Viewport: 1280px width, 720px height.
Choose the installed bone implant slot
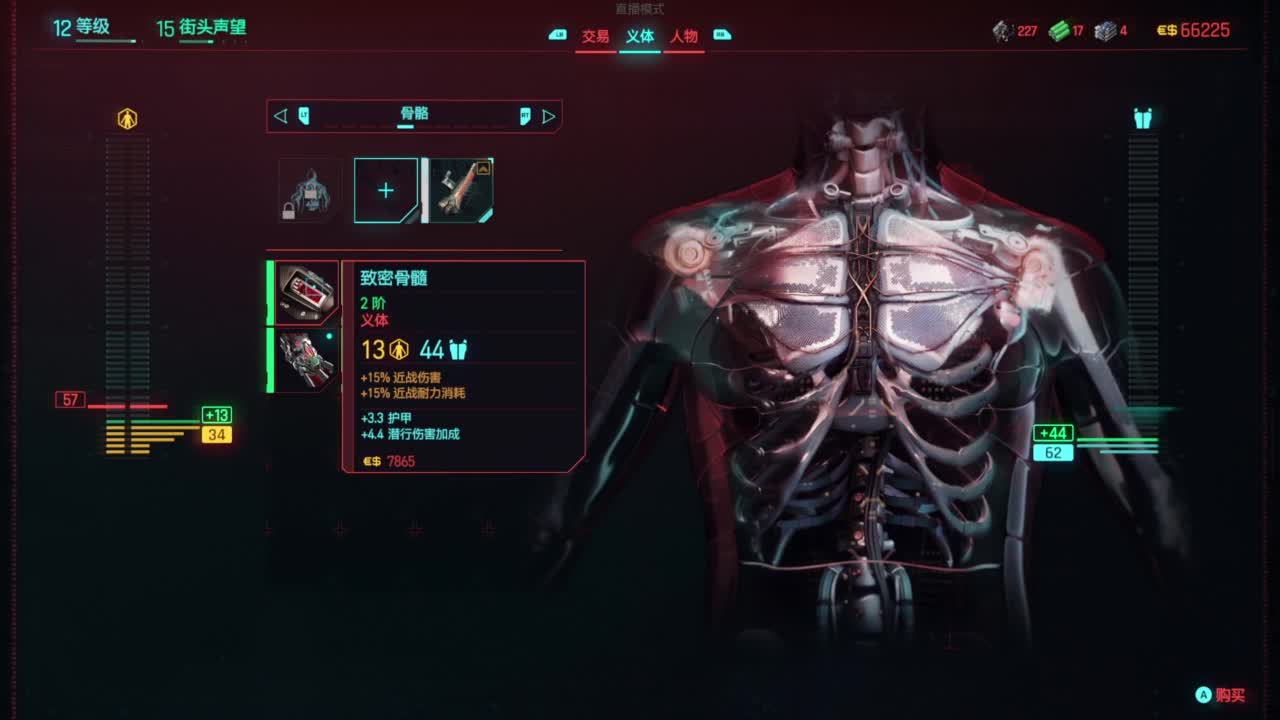[460, 190]
